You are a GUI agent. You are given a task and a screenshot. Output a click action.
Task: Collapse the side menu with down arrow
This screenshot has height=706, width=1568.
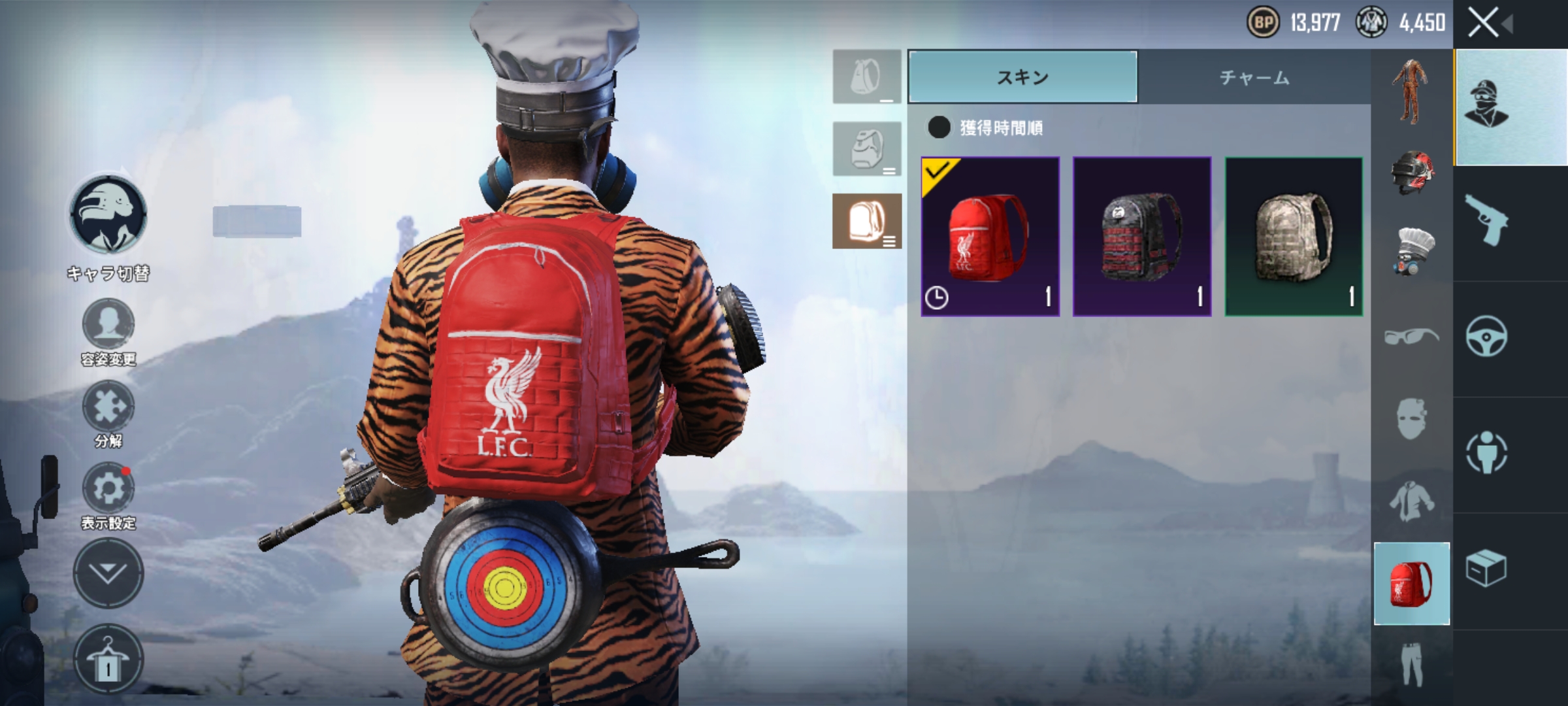(108, 573)
